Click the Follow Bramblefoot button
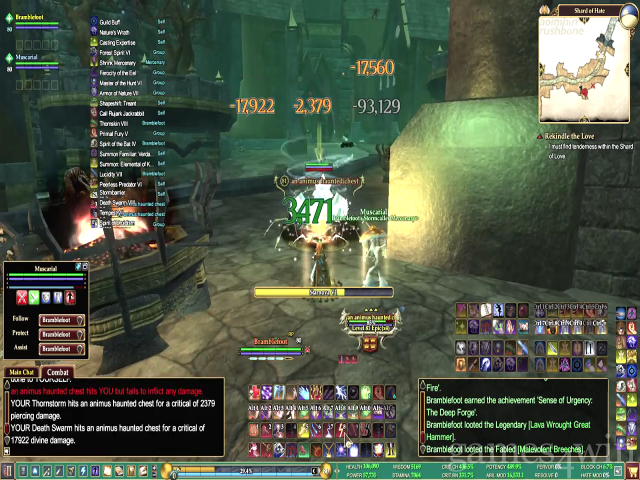This screenshot has width=640, height=480. (x=62, y=320)
